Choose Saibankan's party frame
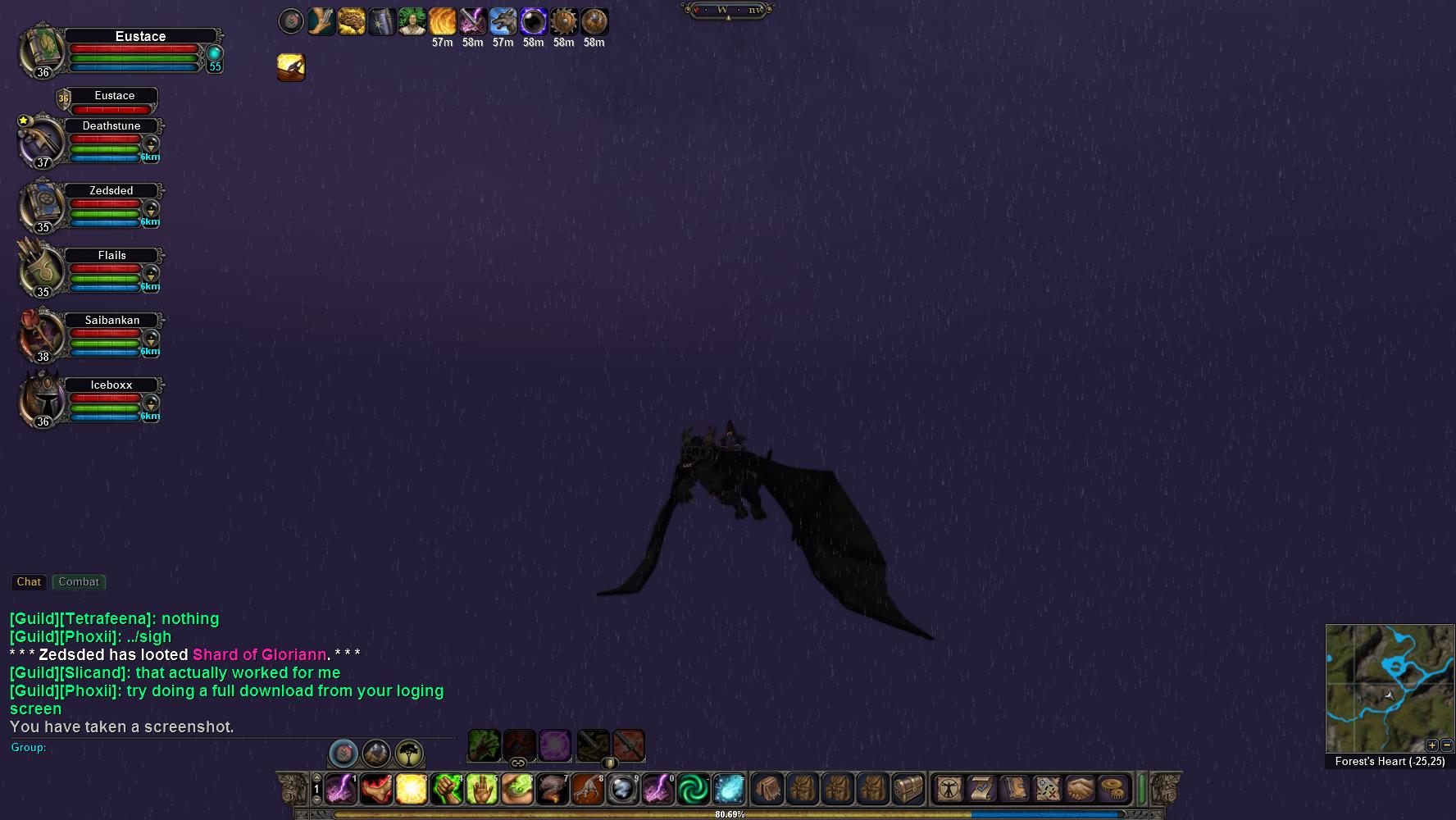This screenshot has width=1456, height=820. [x=111, y=321]
